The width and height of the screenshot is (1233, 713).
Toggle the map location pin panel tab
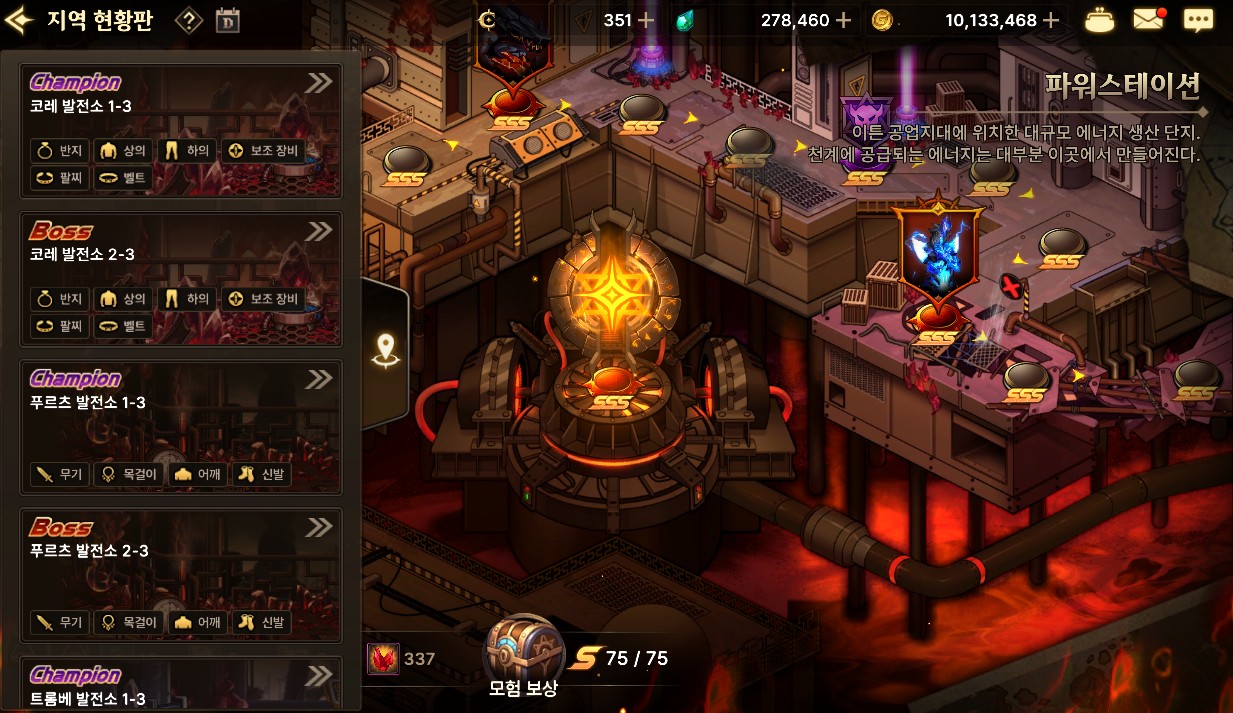[385, 350]
